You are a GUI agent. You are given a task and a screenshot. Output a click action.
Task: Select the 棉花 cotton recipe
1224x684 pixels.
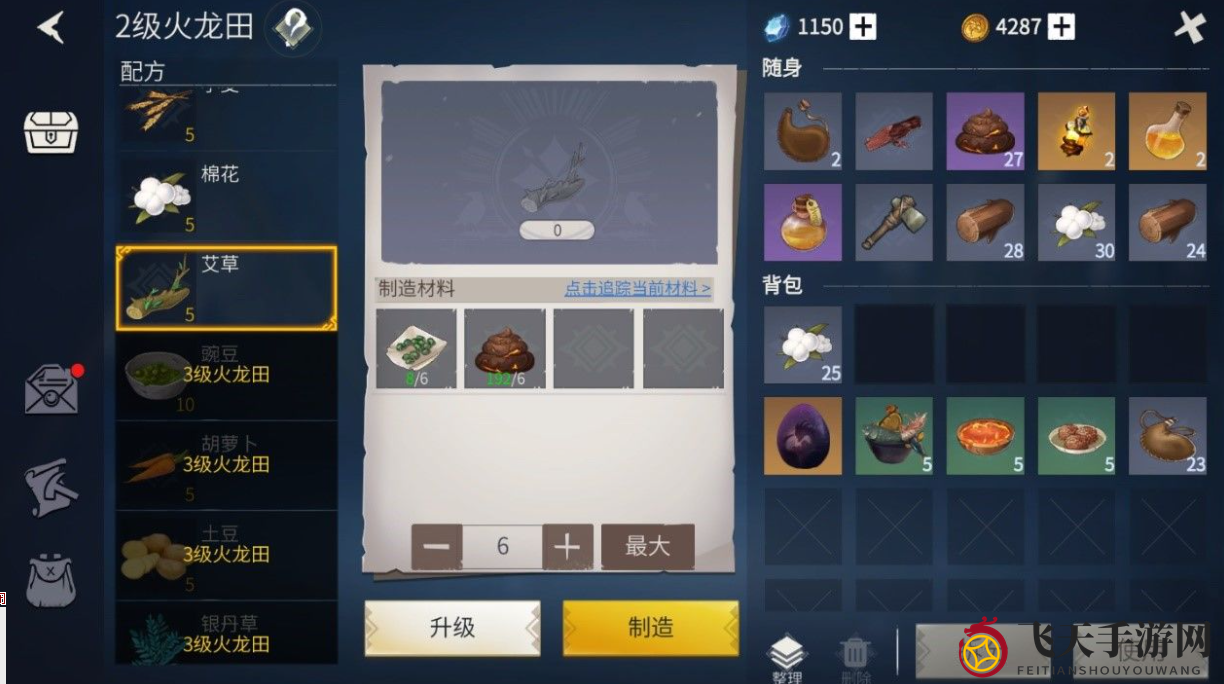pos(227,196)
